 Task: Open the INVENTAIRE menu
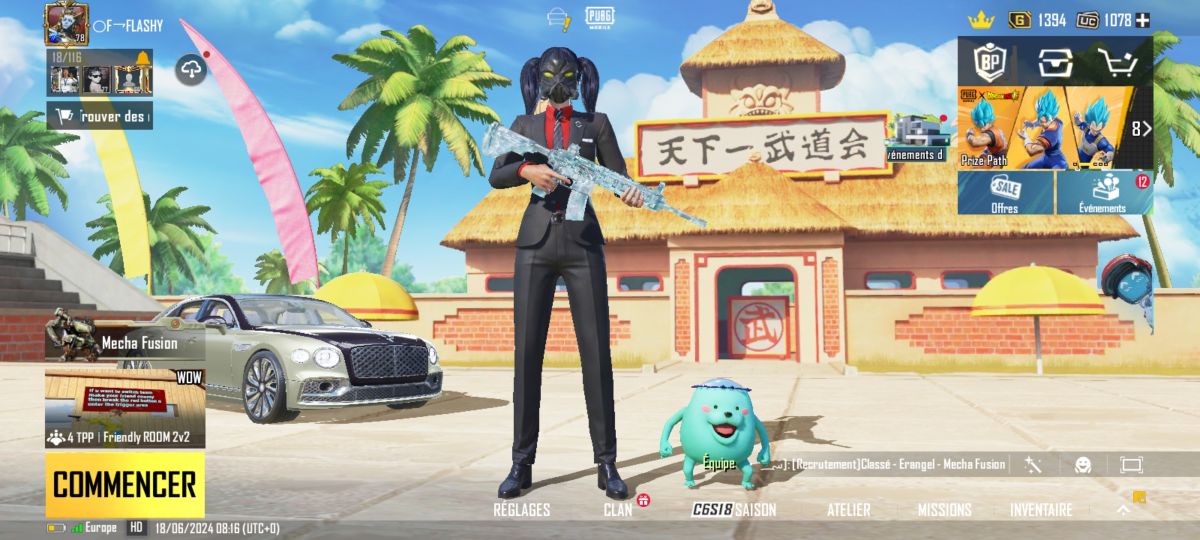1041,510
